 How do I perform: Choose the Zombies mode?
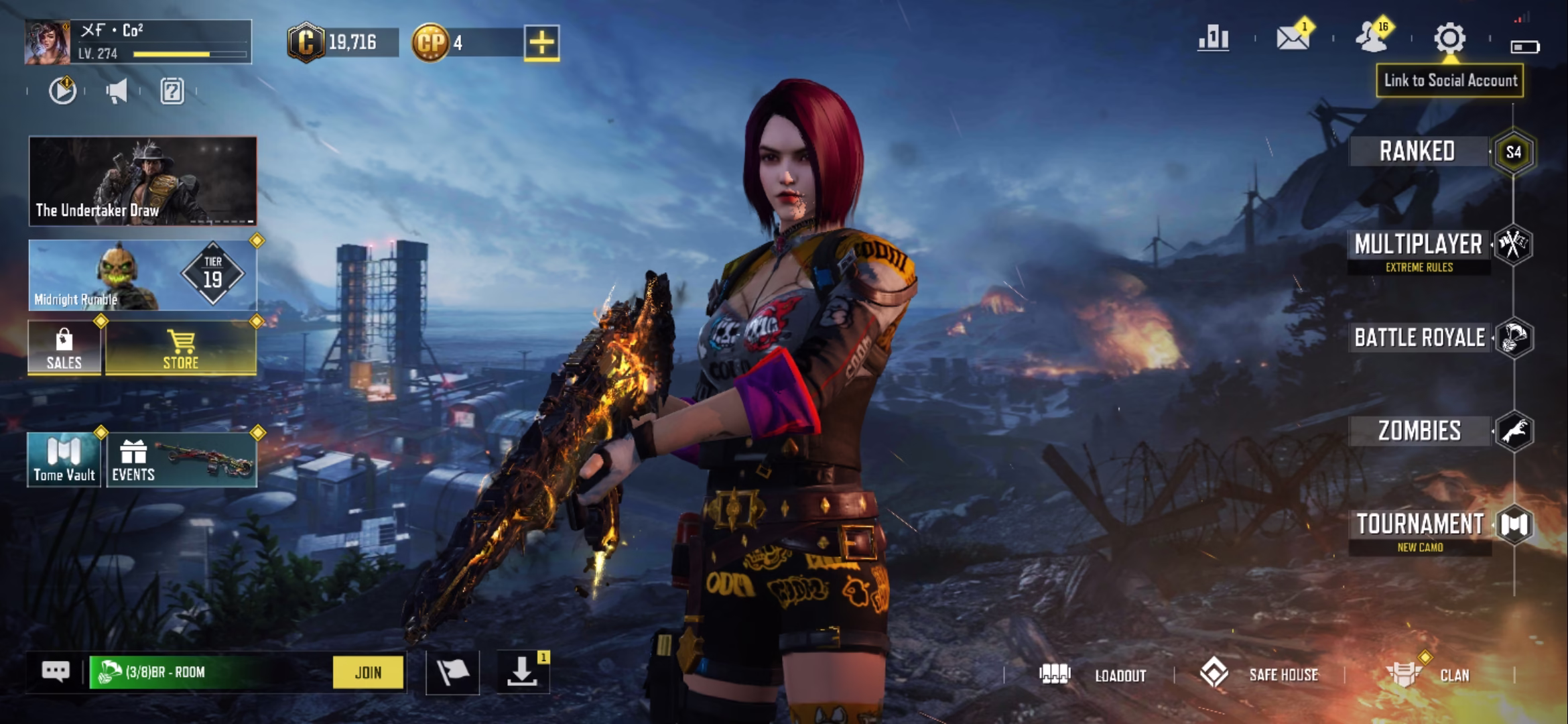pyautogui.click(x=1419, y=431)
